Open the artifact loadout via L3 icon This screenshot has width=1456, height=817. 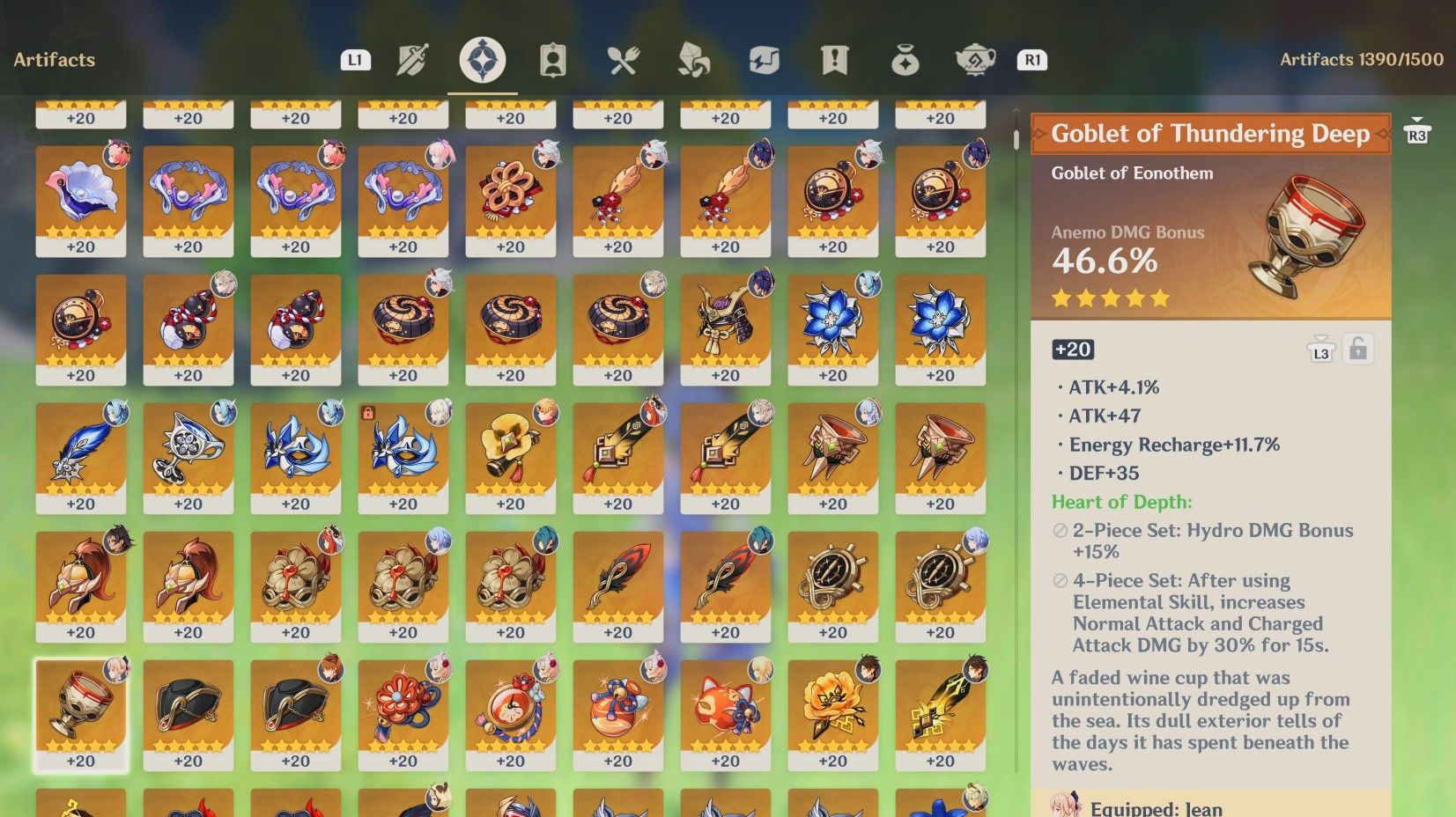coord(1320,350)
